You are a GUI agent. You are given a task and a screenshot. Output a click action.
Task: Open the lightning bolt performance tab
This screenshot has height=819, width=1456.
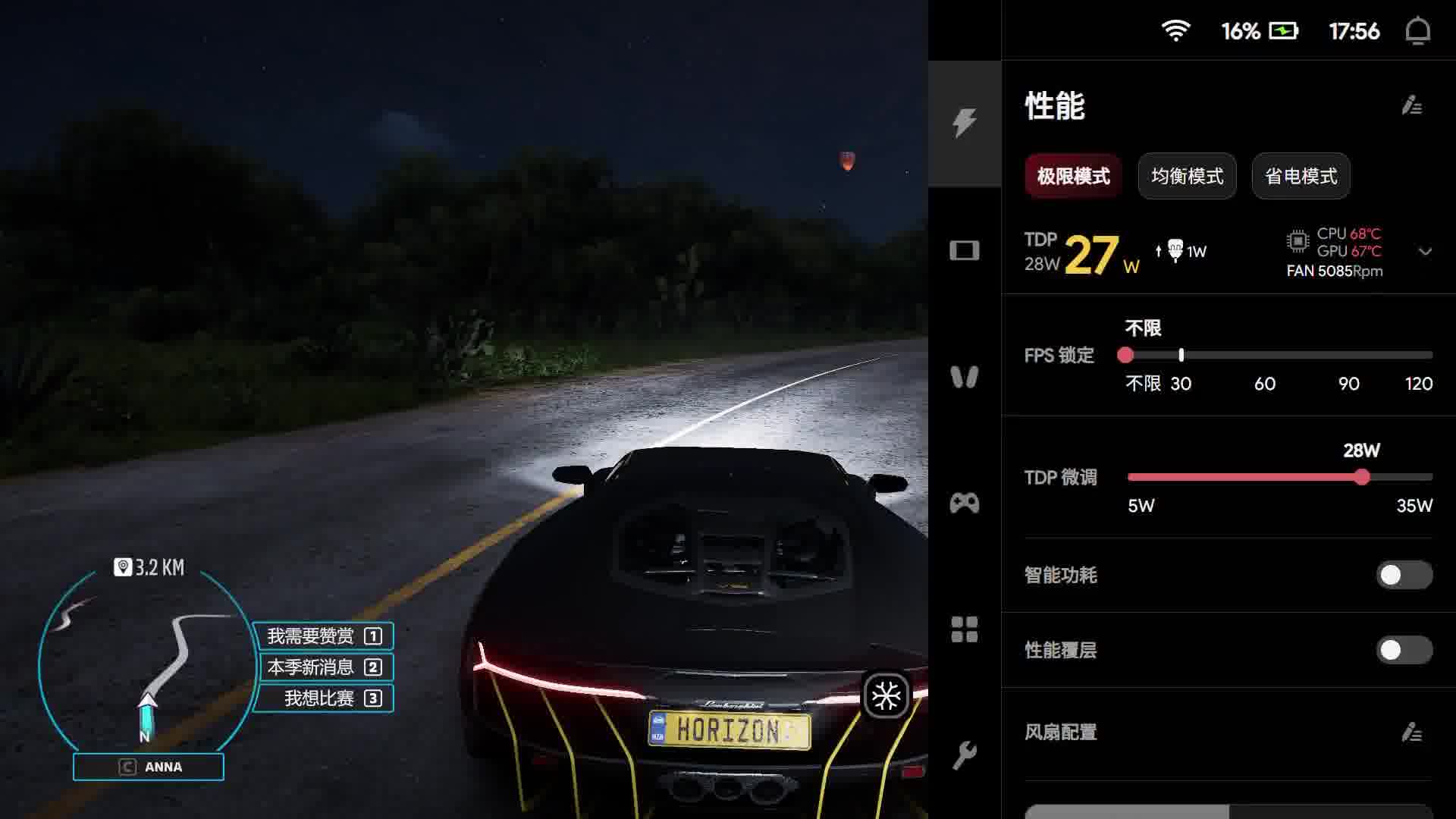click(965, 123)
